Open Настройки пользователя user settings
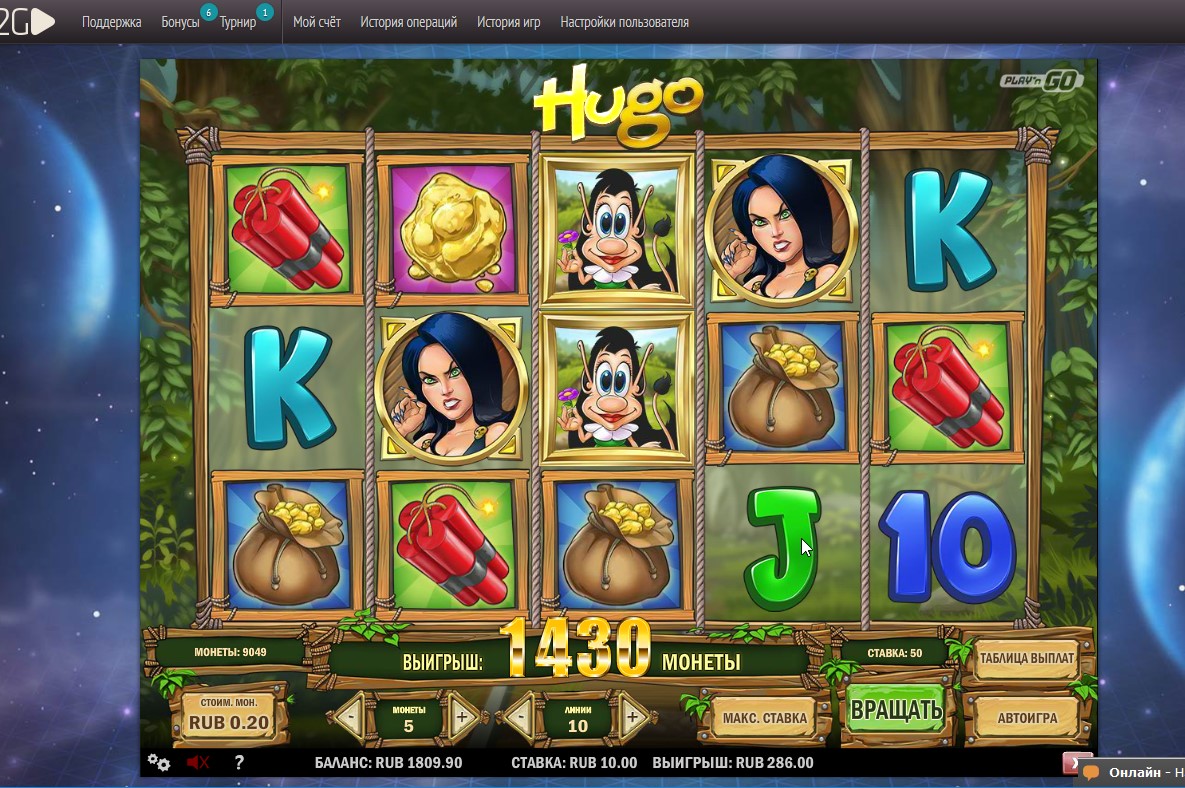The image size is (1185, 788). click(x=624, y=22)
